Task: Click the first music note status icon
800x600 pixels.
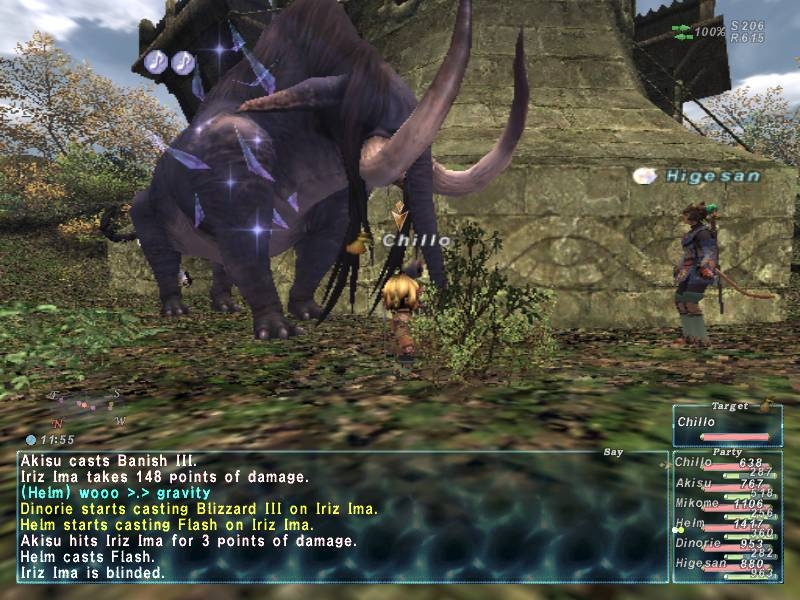Action: (x=155, y=62)
